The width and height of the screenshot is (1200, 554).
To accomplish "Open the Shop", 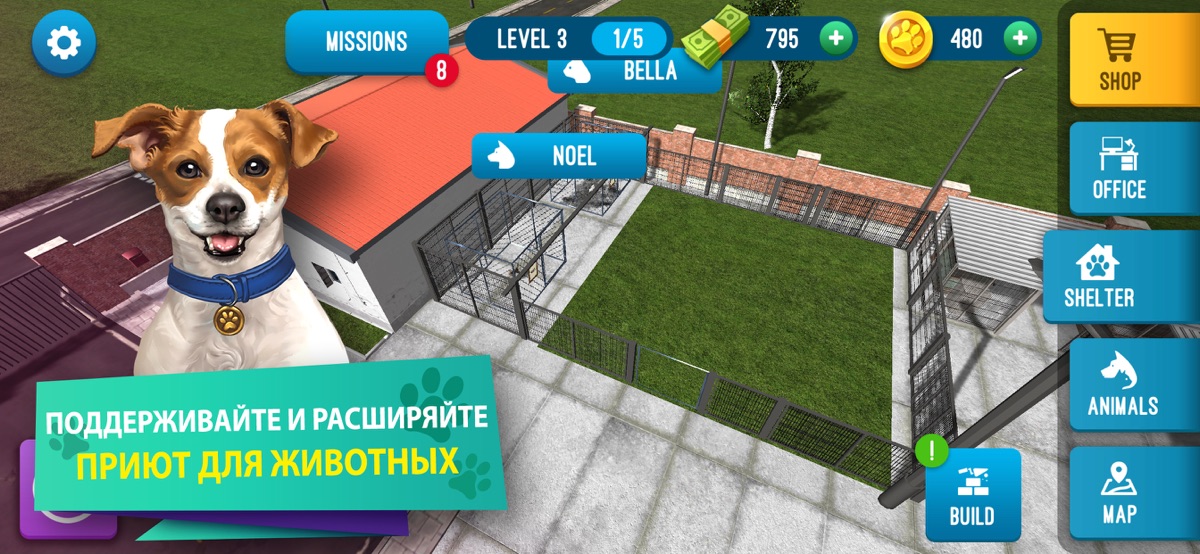I will coord(1119,59).
